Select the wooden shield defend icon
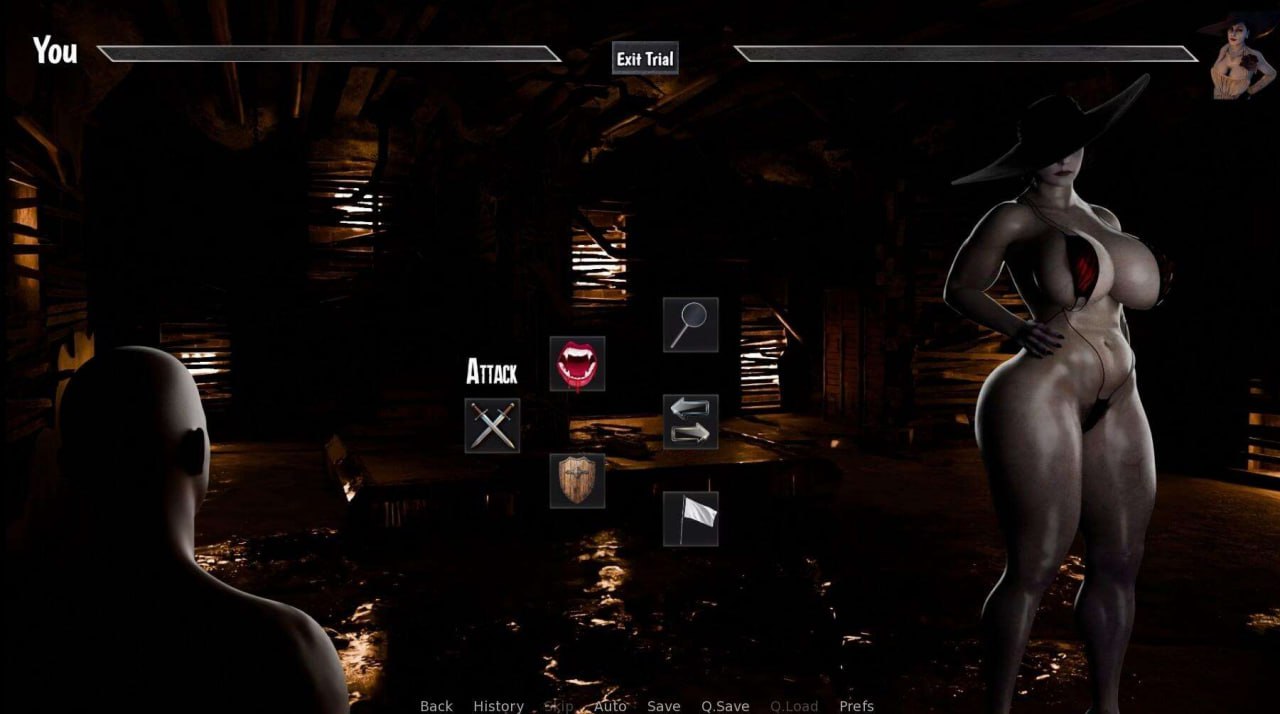Screen dimensions: 1280x714 click(x=577, y=481)
